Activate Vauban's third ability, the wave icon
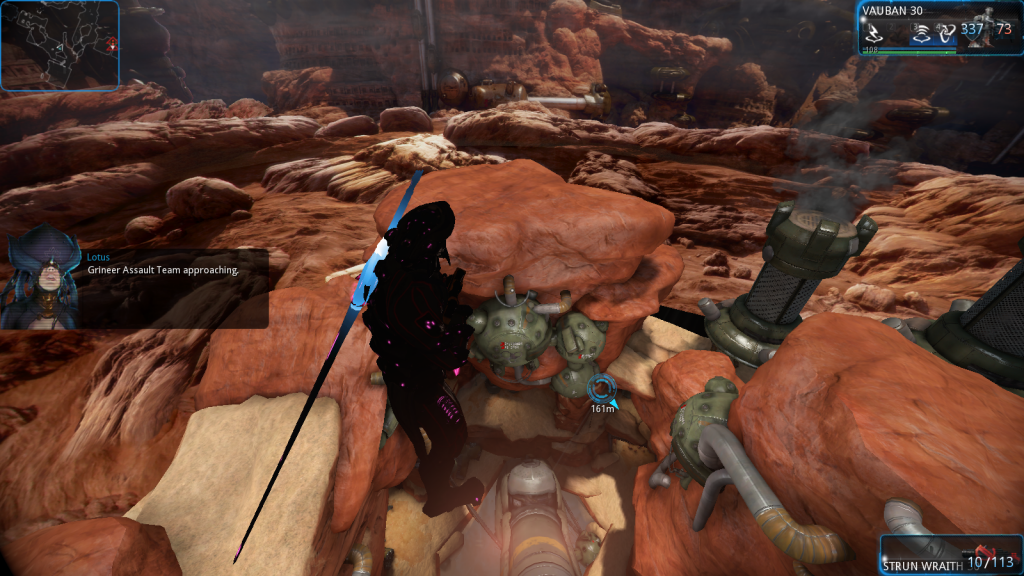1024x576 pixels. click(922, 31)
